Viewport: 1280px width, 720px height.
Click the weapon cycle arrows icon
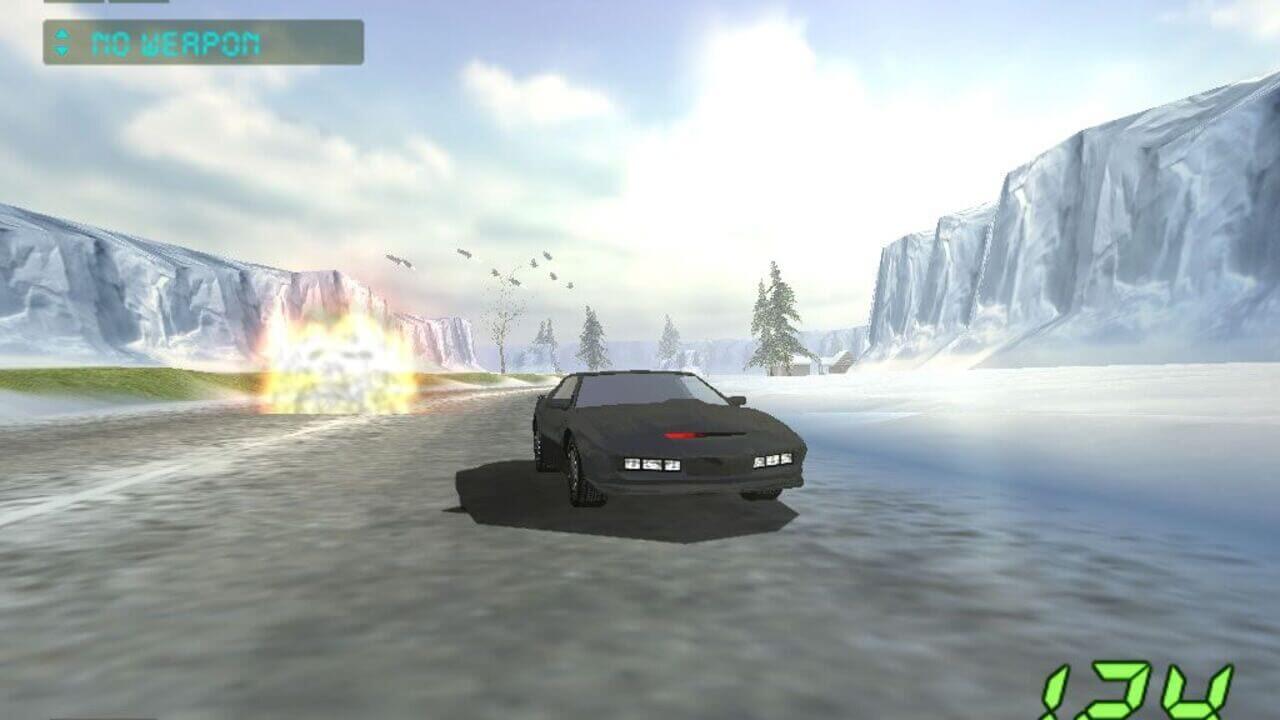click(x=62, y=43)
